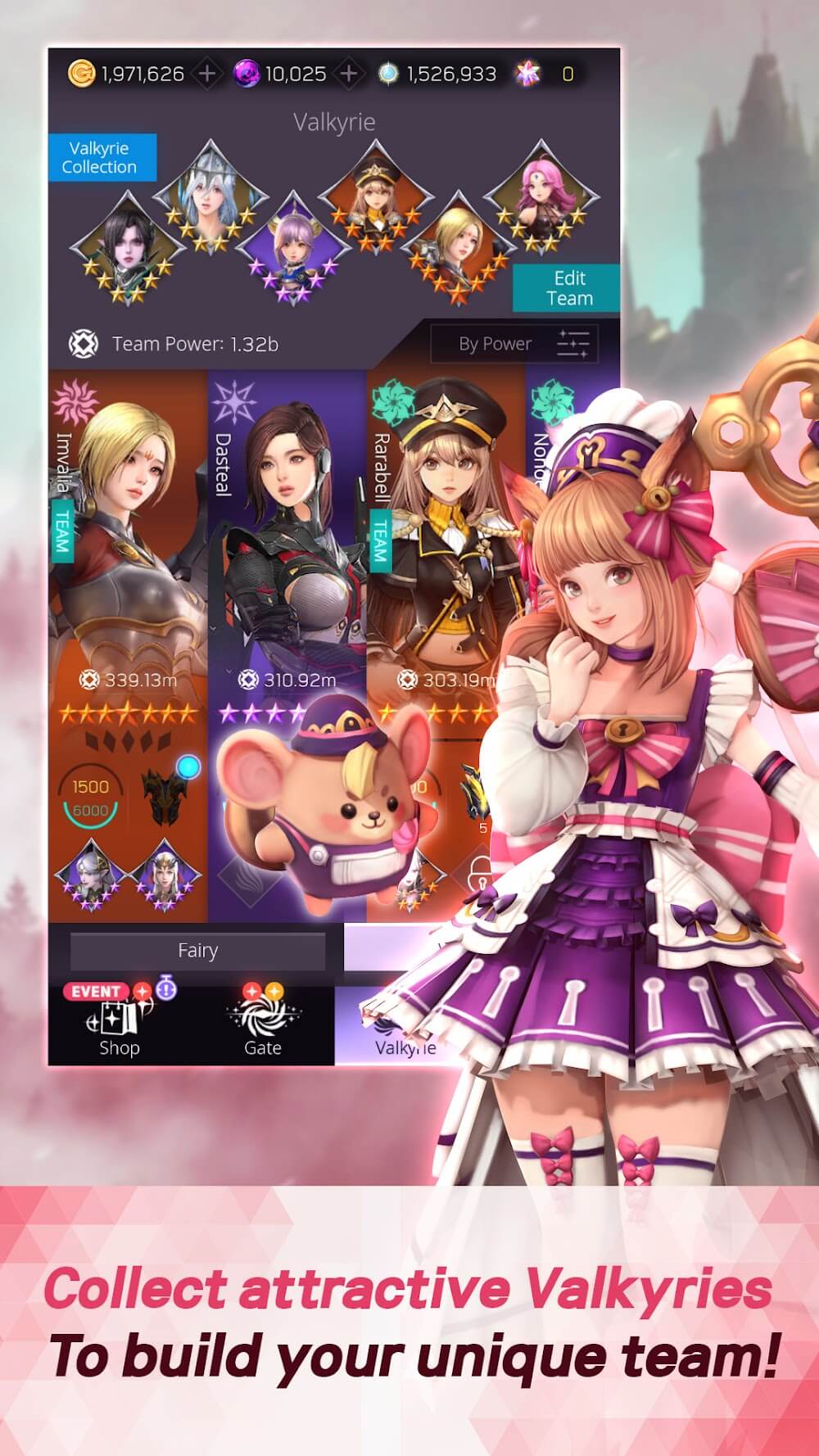Switch to the Fairy tab
Screen dimensions: 819x1456
pyautogui.click(x=197, y=951)
